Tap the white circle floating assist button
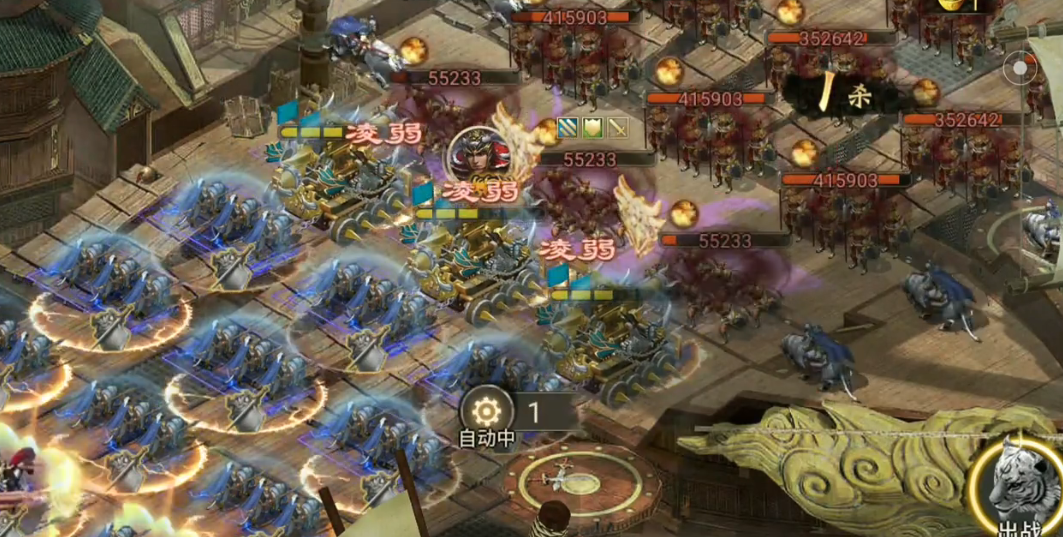Viewport: 1063px width, 537px height. 1020,70
